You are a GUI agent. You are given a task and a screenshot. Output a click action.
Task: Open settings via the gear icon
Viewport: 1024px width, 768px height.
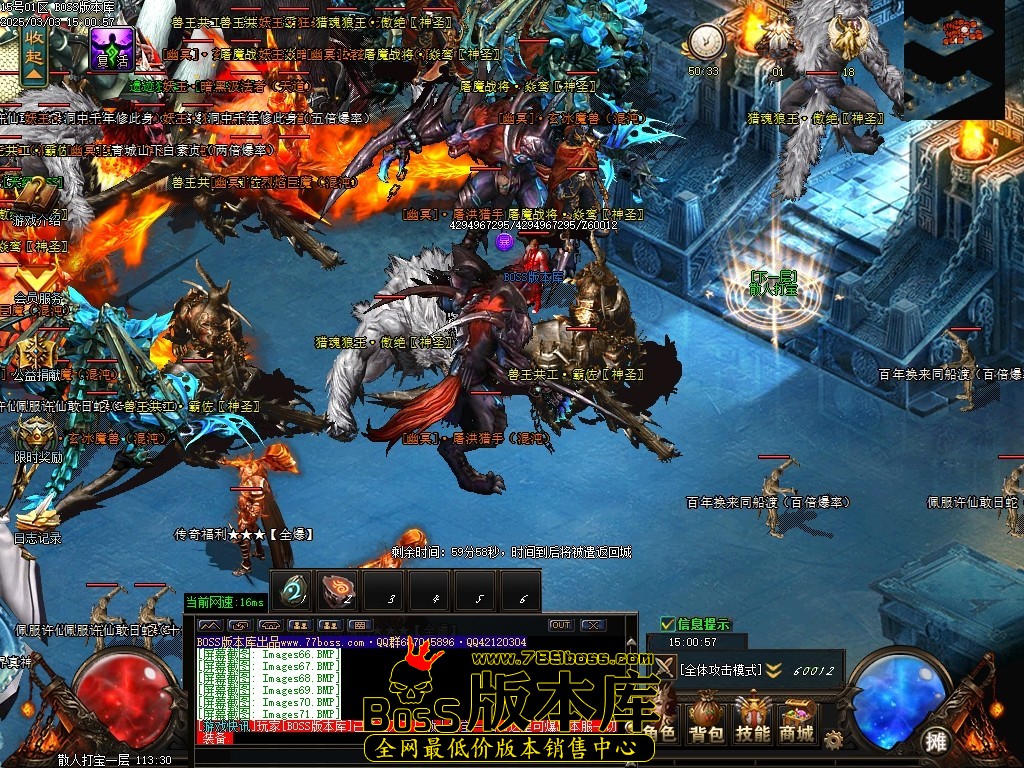[x=834, y=740]
